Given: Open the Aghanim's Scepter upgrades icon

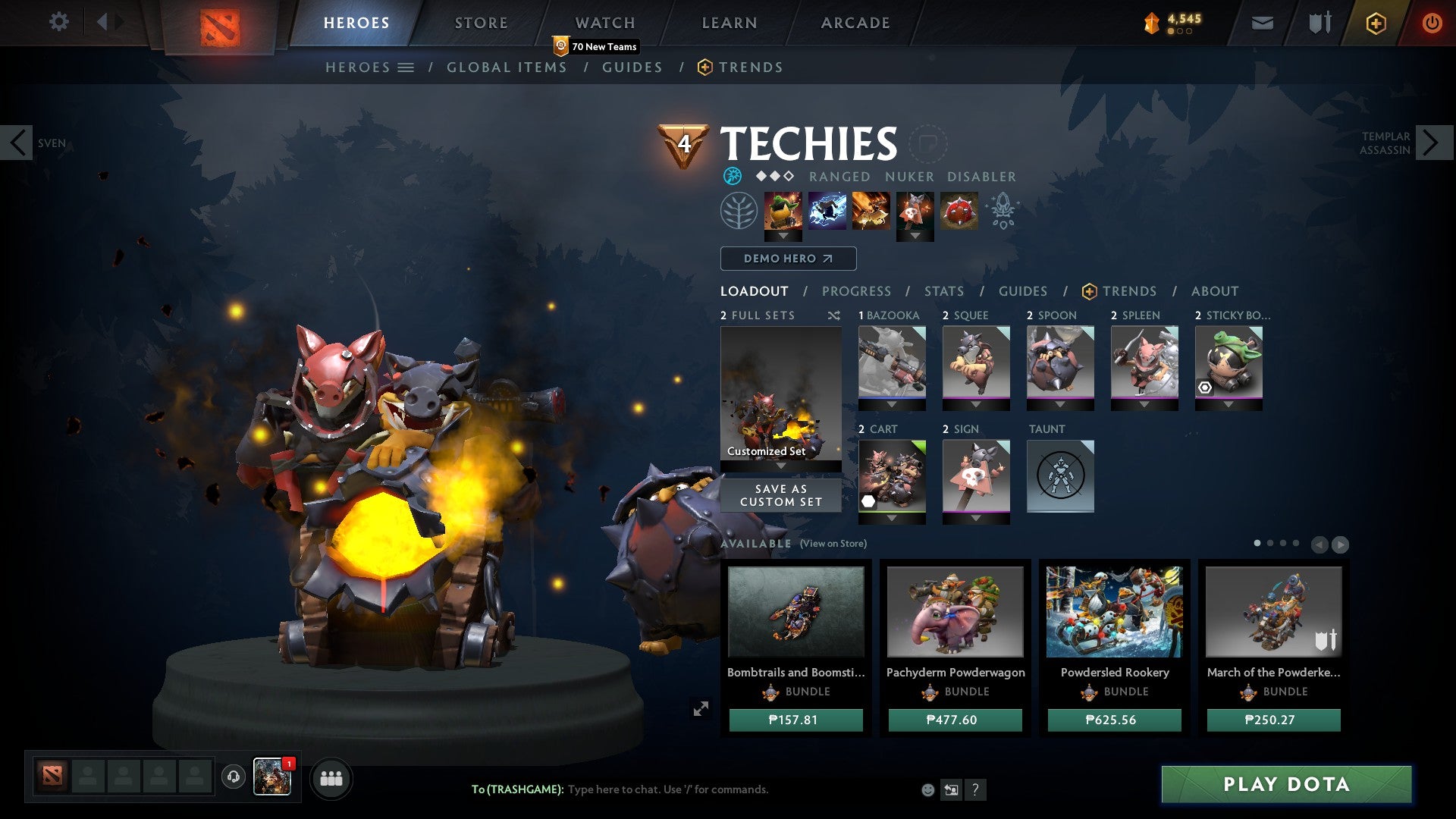Looking at the screenshot, I should [1003, 211].
